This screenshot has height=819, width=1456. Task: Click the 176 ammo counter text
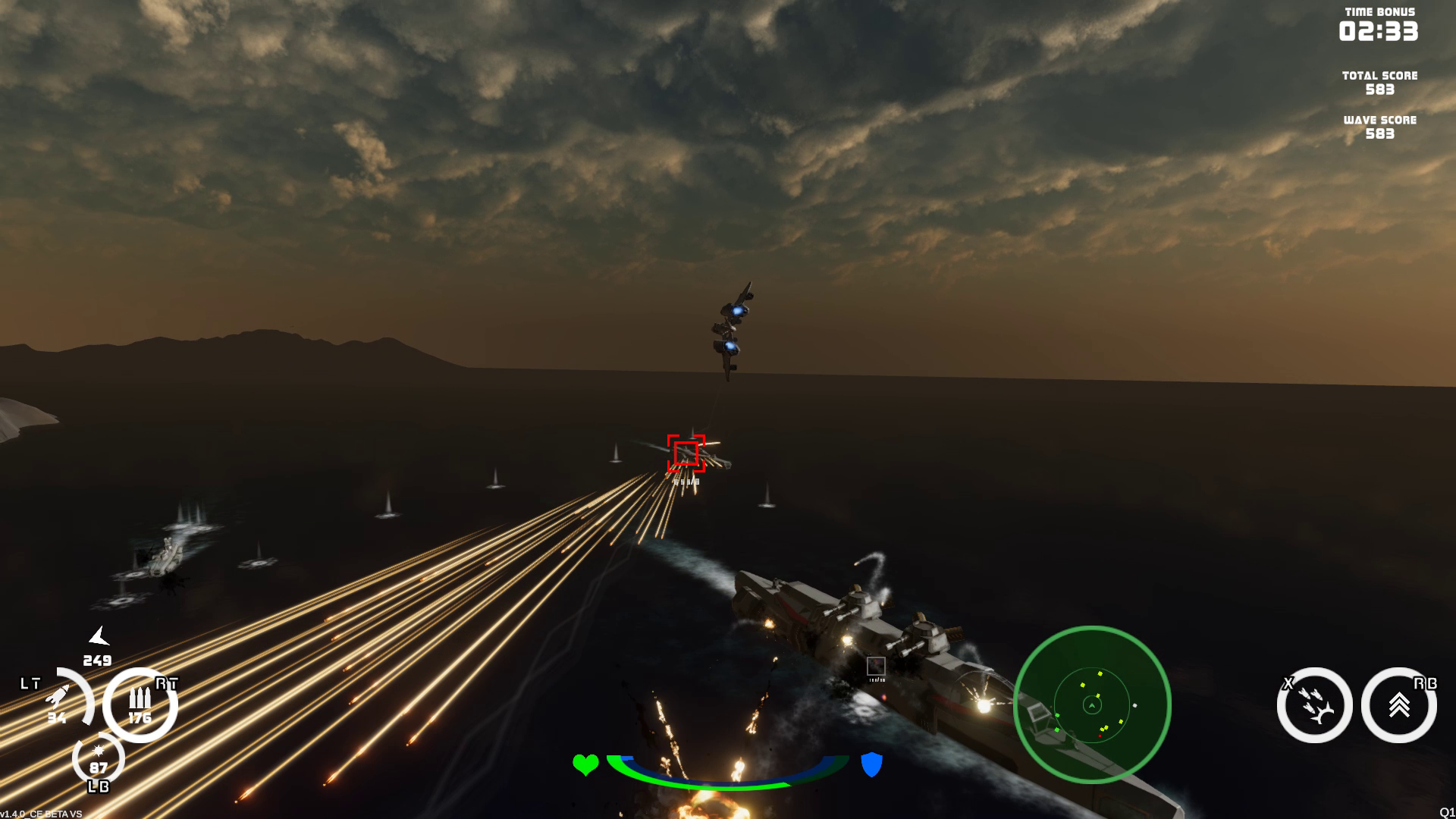click(x=141, y=717)
